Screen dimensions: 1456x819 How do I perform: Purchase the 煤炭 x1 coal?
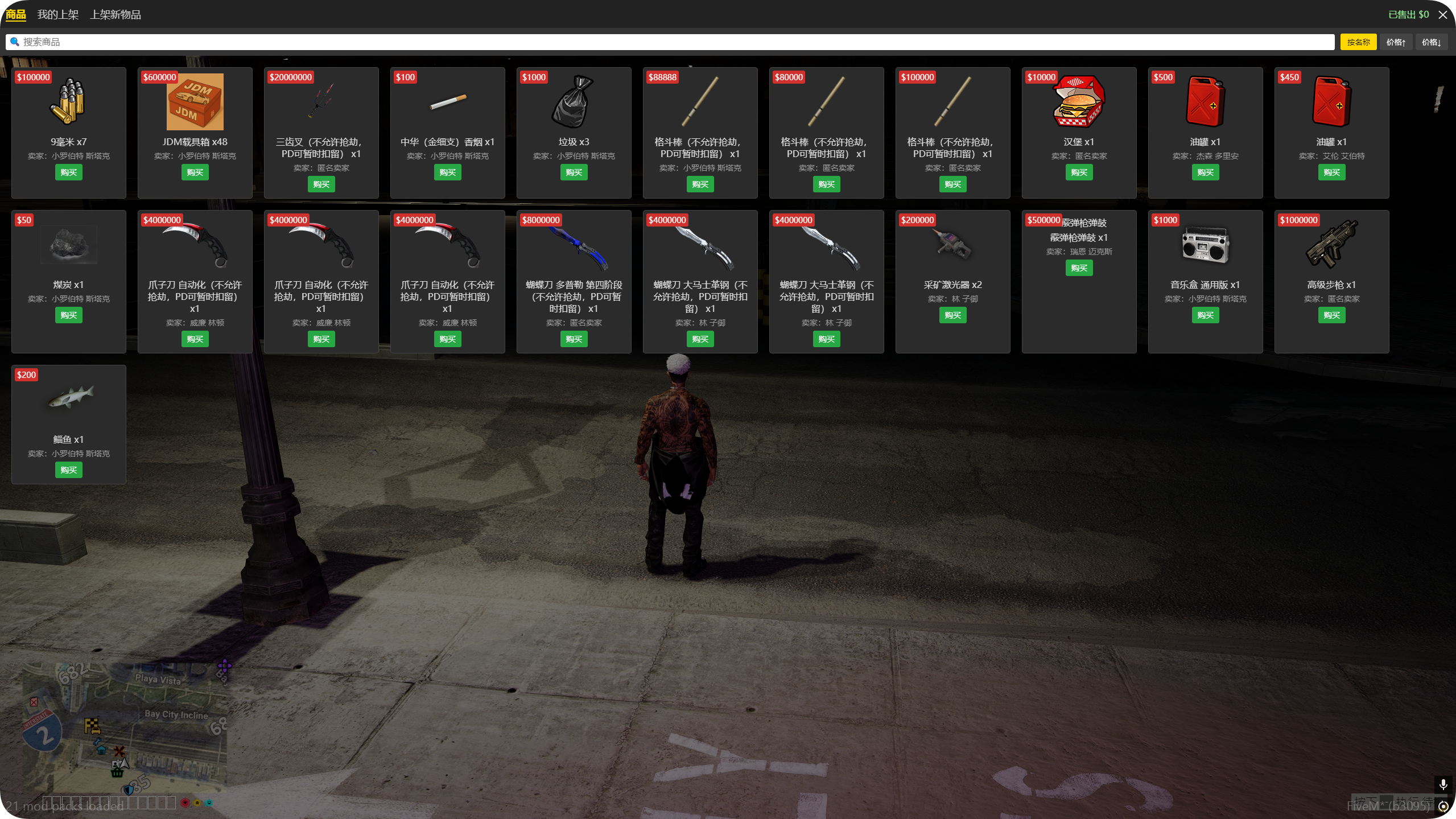[x=68, y=315]
